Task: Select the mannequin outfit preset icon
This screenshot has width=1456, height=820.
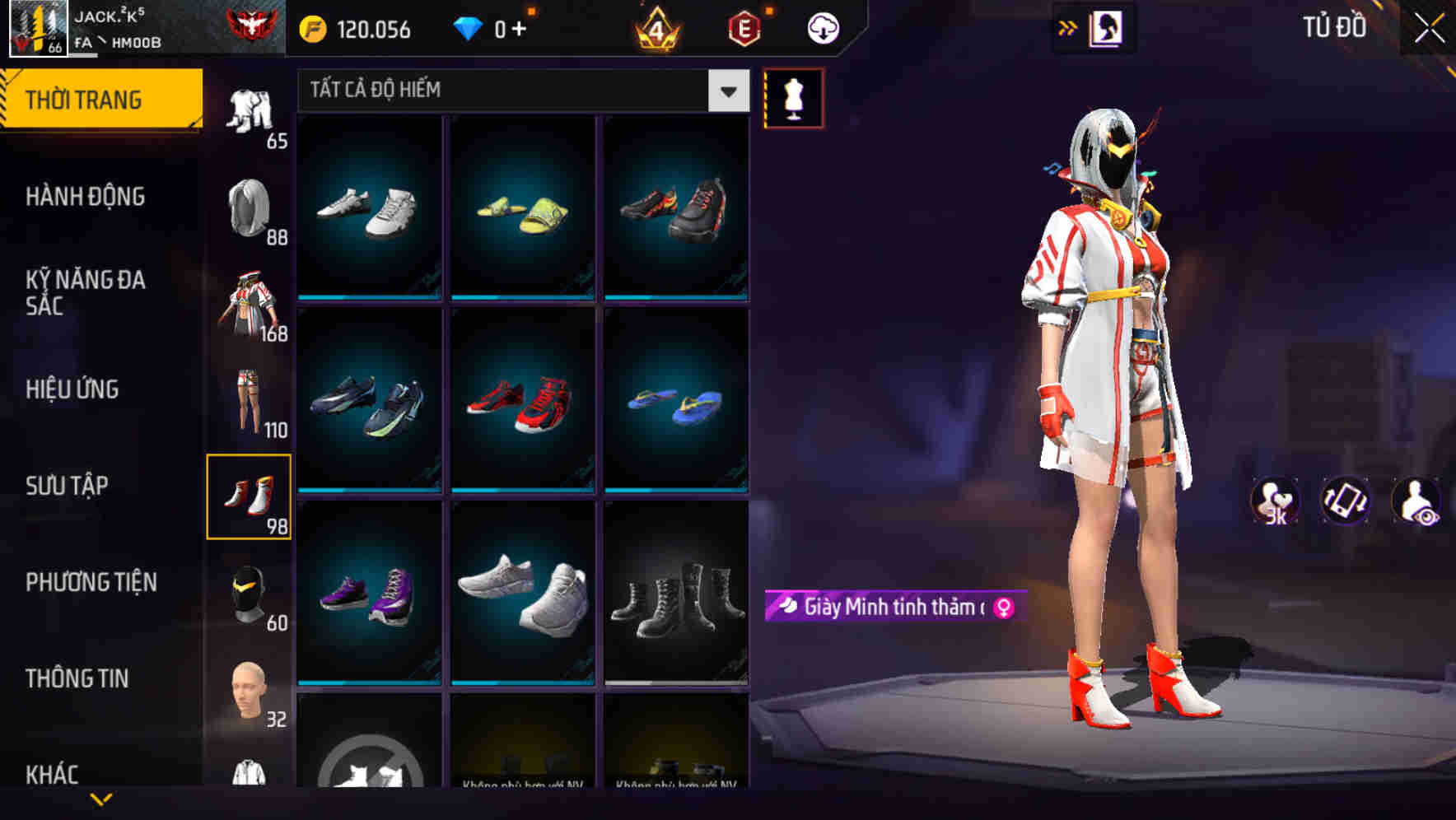Action: click(795, 99)
